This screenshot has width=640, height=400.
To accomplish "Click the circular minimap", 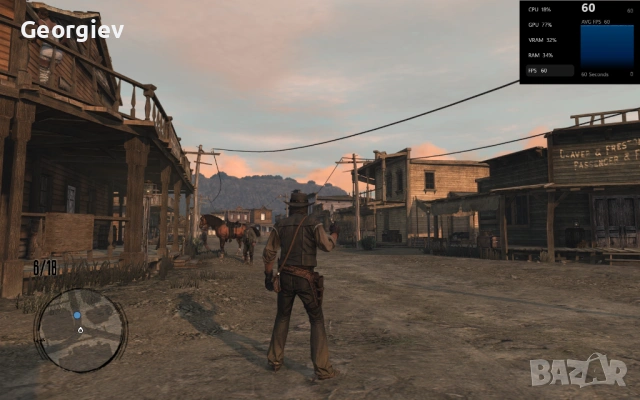I will pyautogui.click(x=80, y=330).
